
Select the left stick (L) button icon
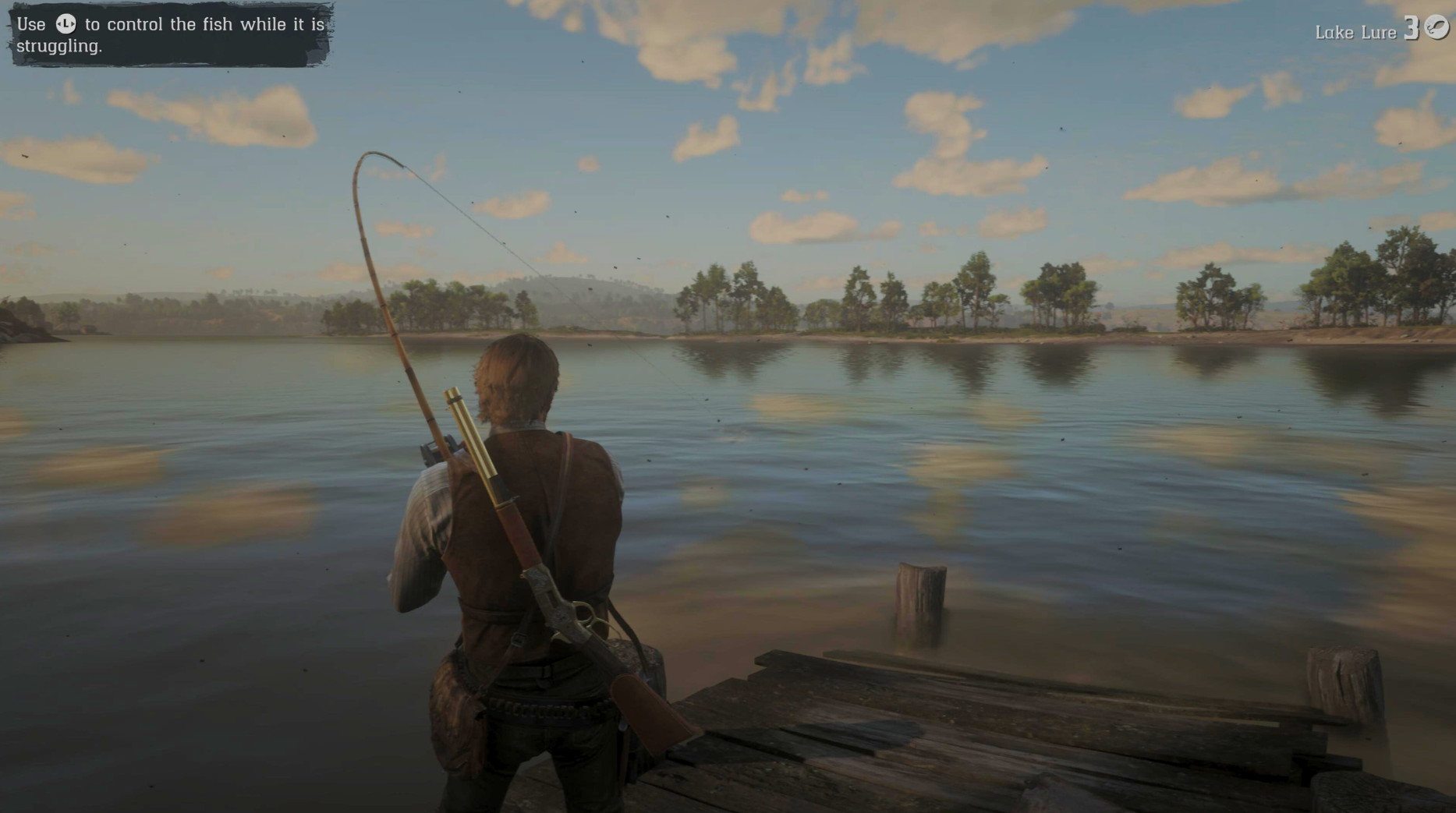tap(66, 24)
